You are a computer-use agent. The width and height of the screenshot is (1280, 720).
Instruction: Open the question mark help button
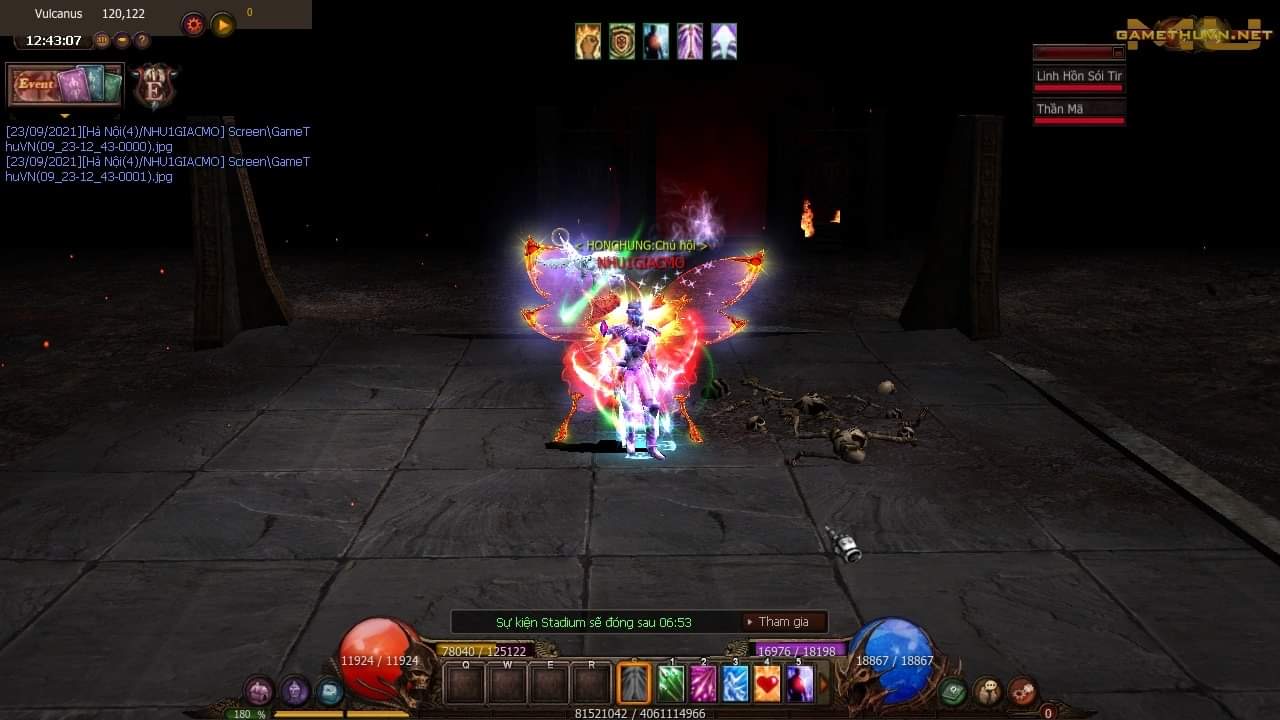142,41
